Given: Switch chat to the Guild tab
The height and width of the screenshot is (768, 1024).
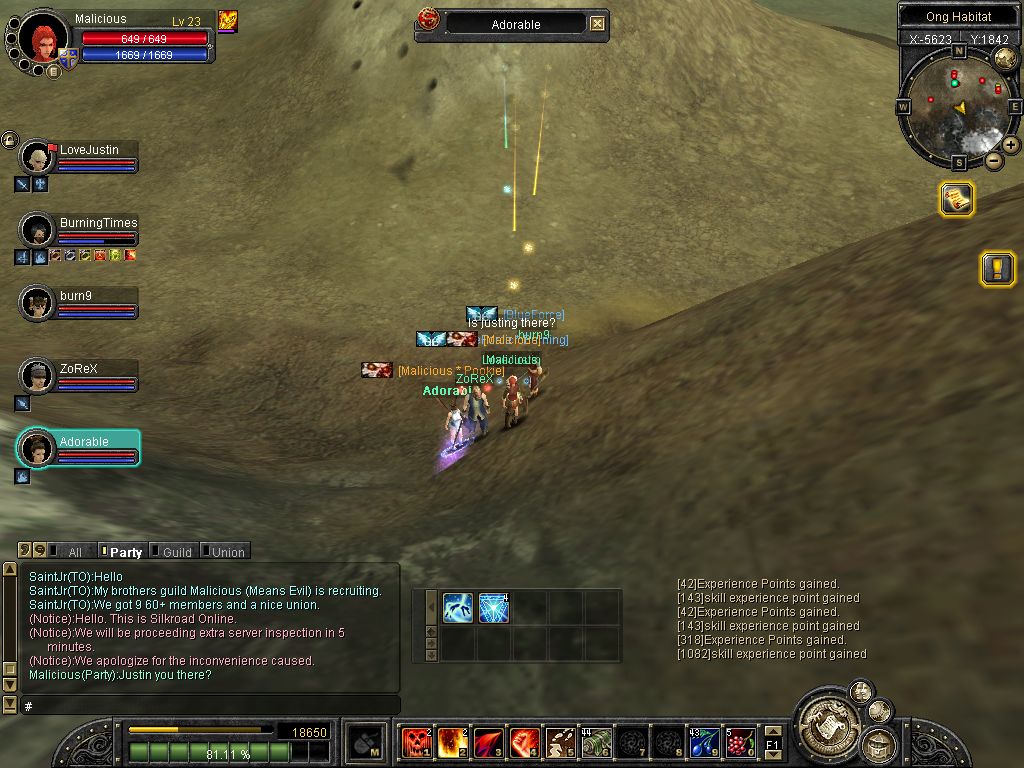Looking at the screenshot, I should [x=176, y=551].
